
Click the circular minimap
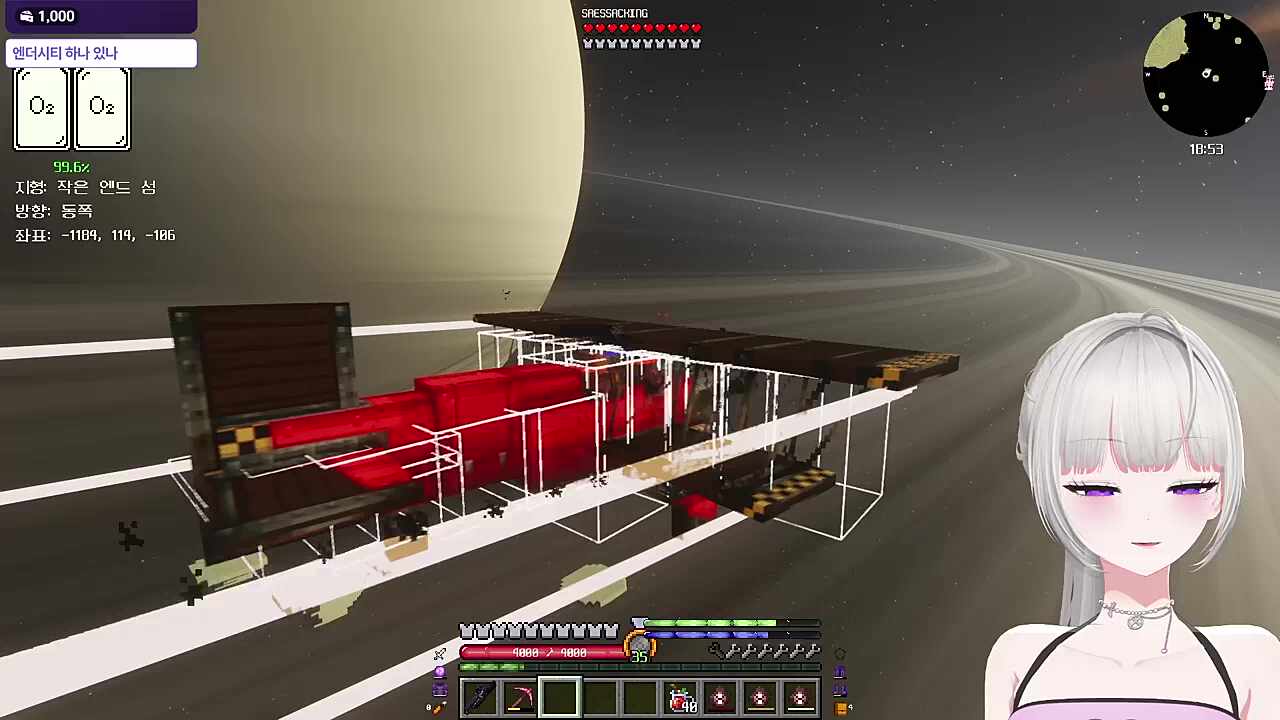coord(1205,75)
